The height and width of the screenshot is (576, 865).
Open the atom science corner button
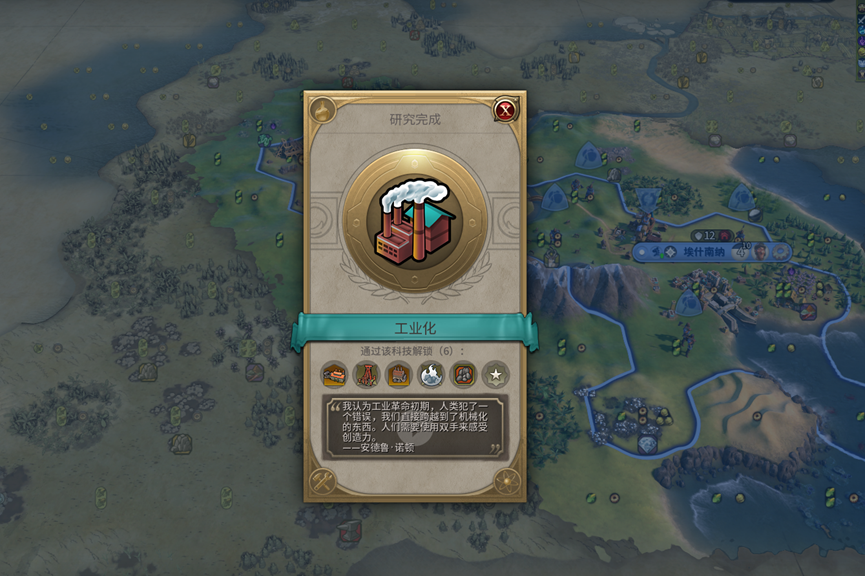tap(507, 481)
